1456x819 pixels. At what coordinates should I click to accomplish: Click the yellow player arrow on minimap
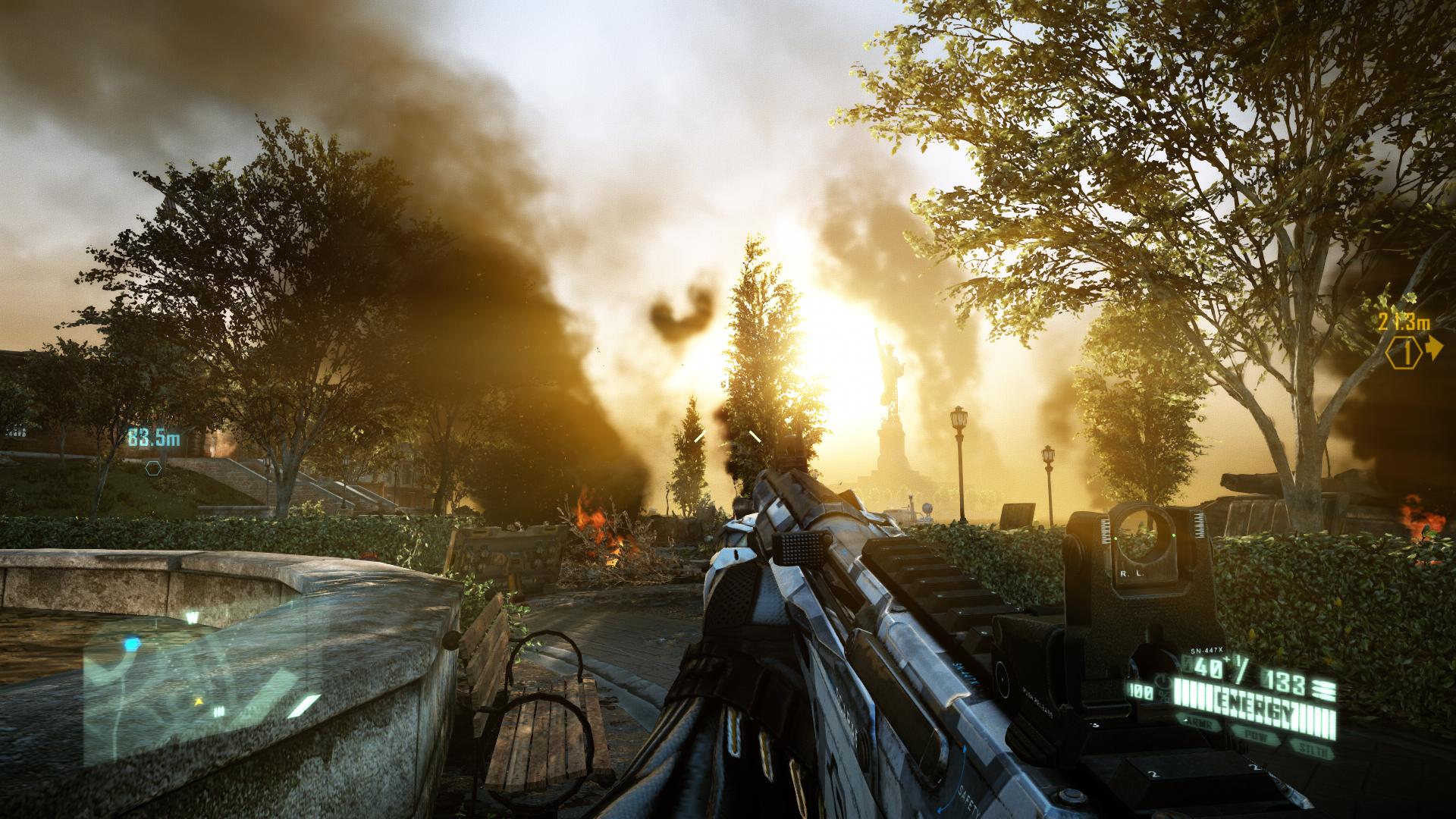click(200, 701)
